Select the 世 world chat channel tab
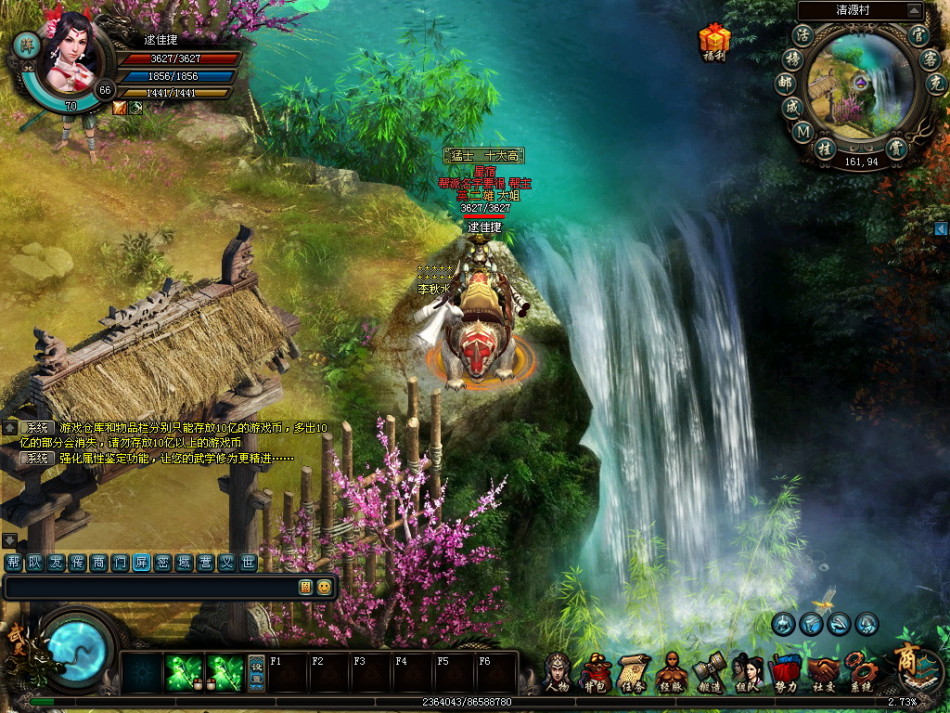 [x=247, y=563]
